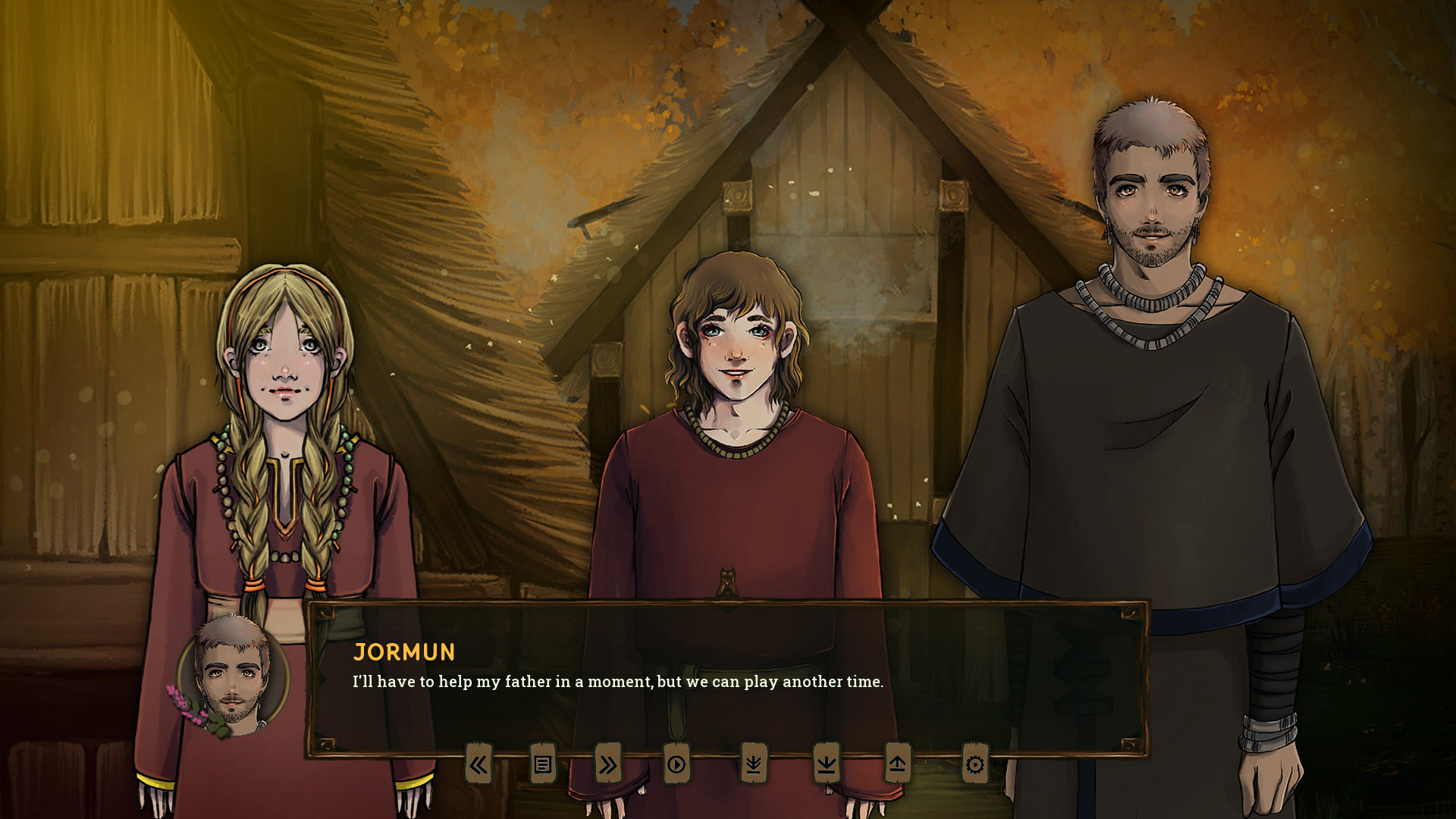Click the double down-arrow quick save icon
1456x819 pixels.
[x=753, y=764]
